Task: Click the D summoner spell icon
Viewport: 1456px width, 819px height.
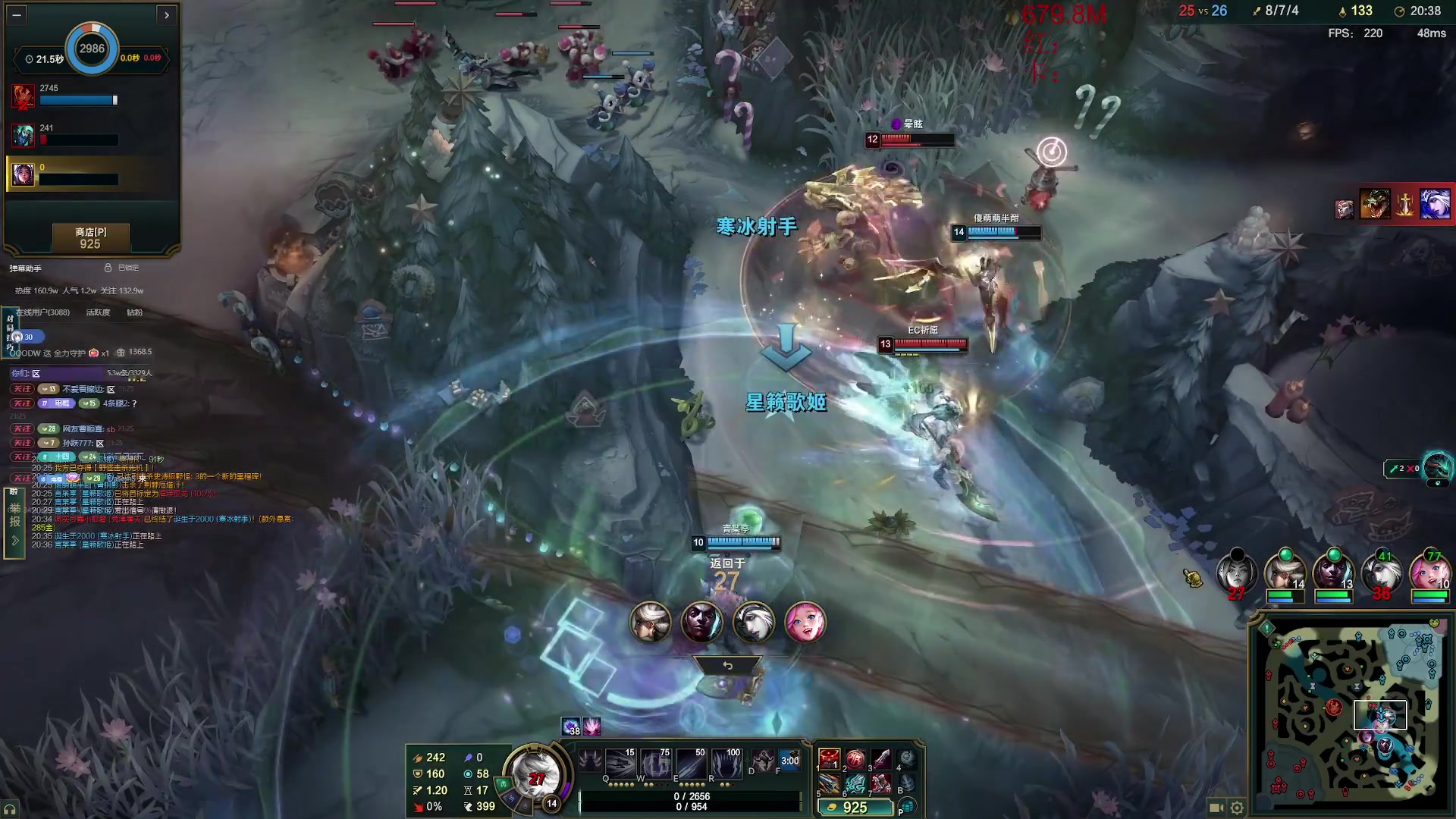Action: tap(762, 761)
